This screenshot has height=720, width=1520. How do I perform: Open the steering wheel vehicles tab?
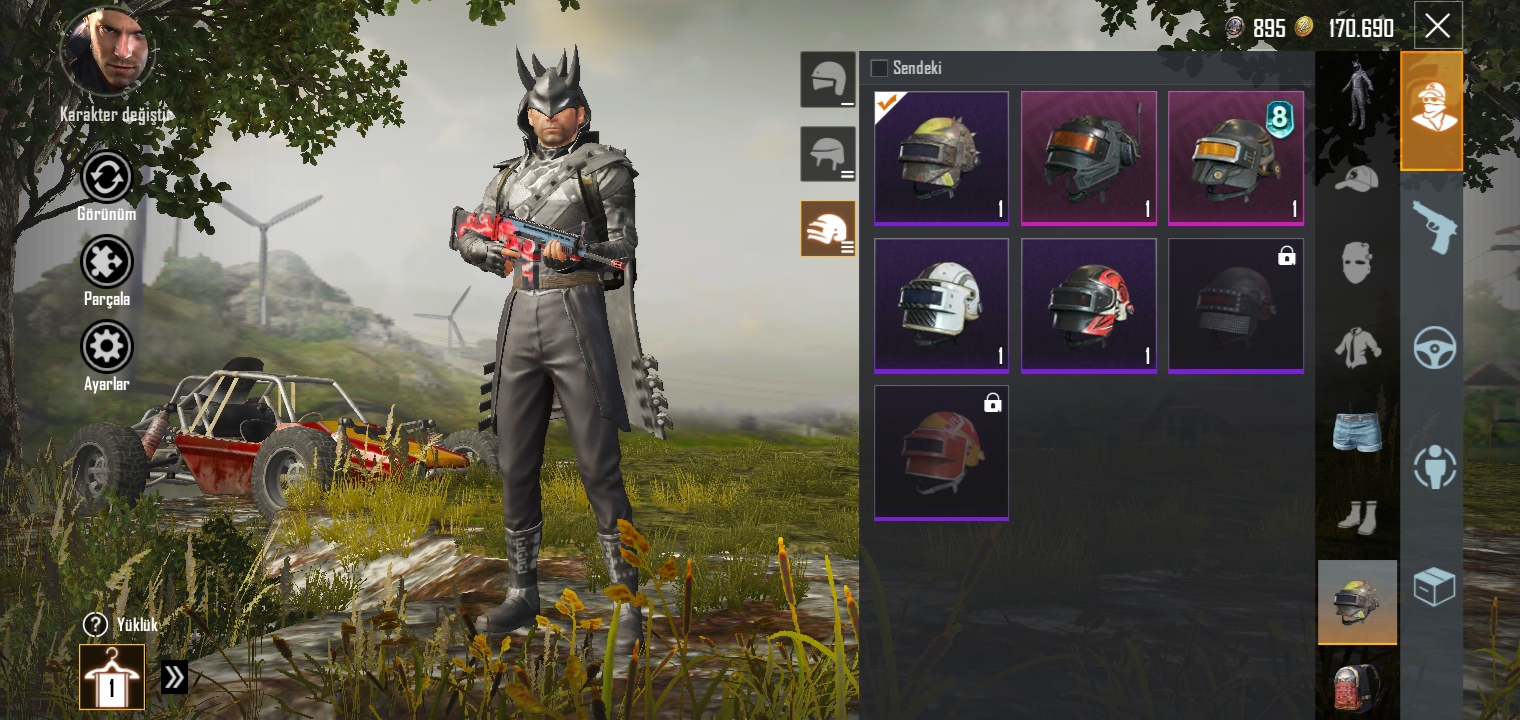(x=1432, y=348)
